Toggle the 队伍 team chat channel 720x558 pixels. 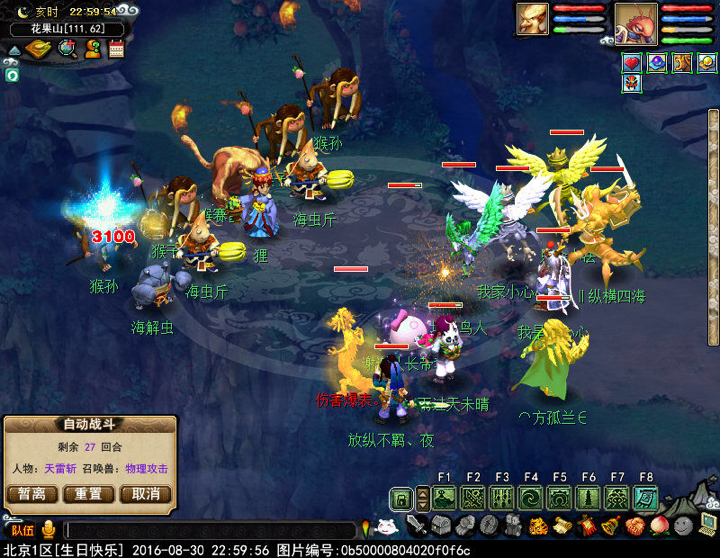22,531
